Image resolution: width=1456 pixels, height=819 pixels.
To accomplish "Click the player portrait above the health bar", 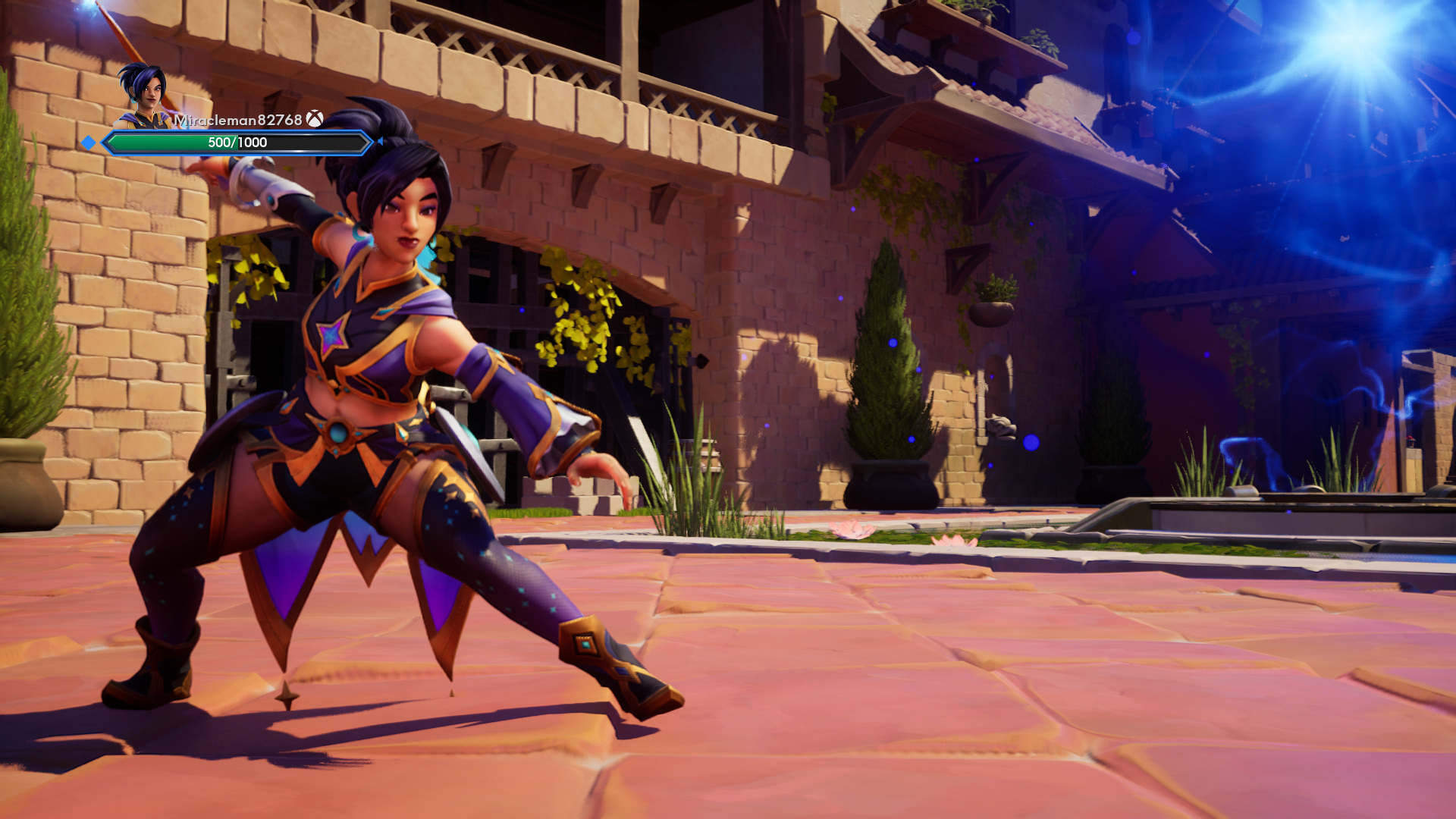I will pos(144,96).
